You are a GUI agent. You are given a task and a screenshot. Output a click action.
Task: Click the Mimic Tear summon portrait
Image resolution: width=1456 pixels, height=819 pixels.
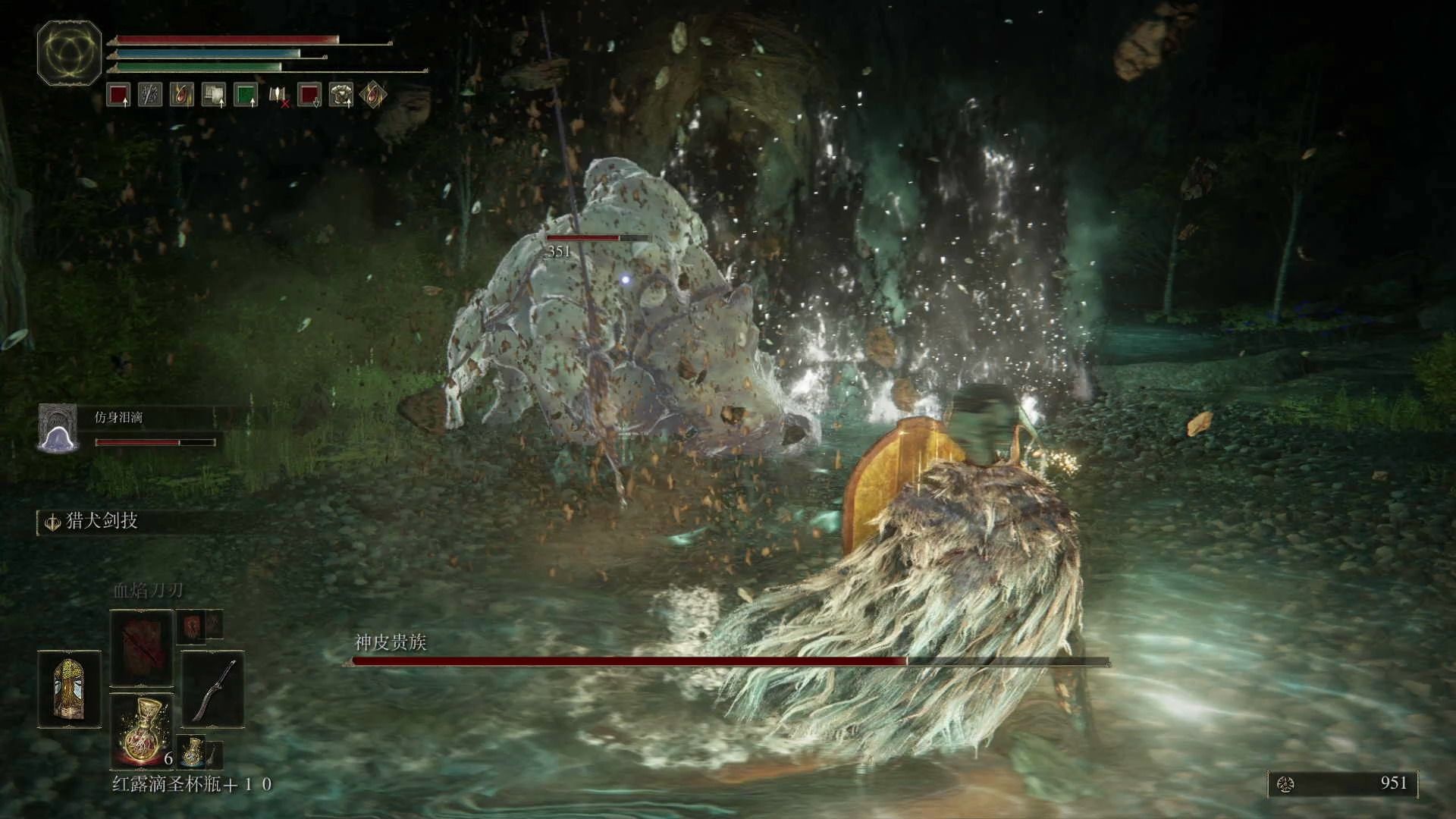pyautogui.click(x=58, y=428)
